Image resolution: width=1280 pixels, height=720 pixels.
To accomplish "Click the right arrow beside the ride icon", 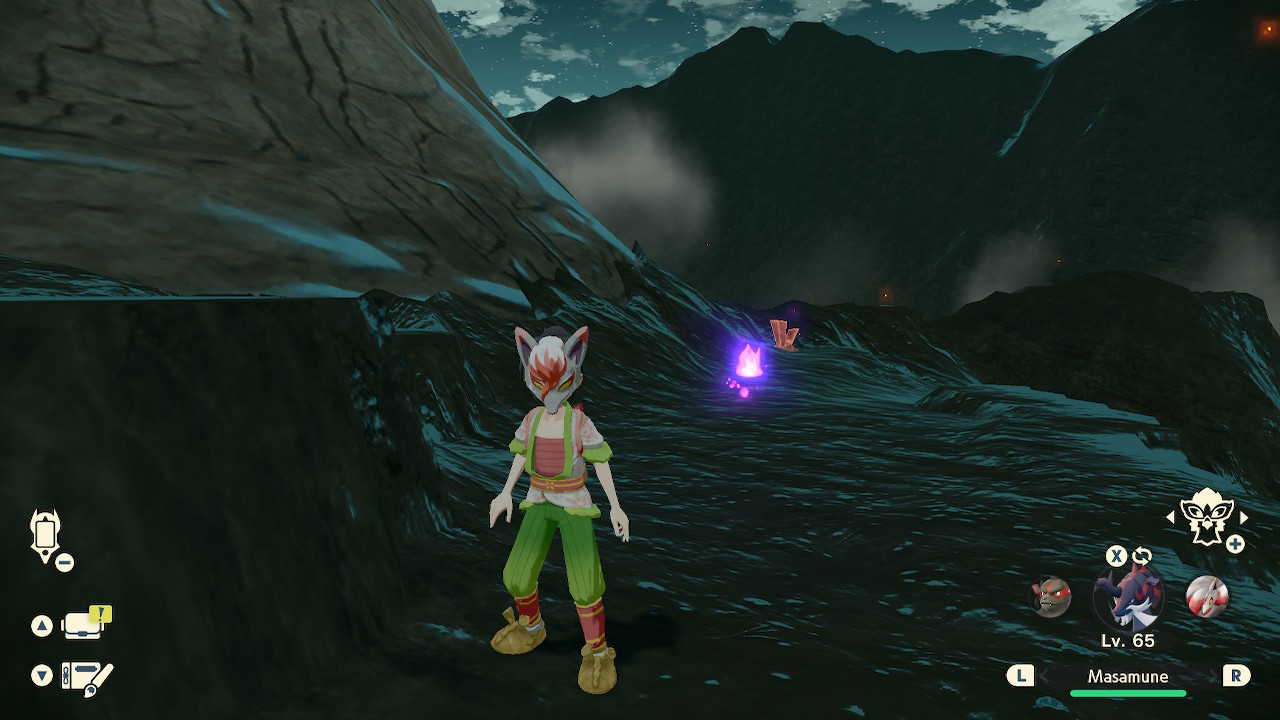I will (x=1244, y=517).
